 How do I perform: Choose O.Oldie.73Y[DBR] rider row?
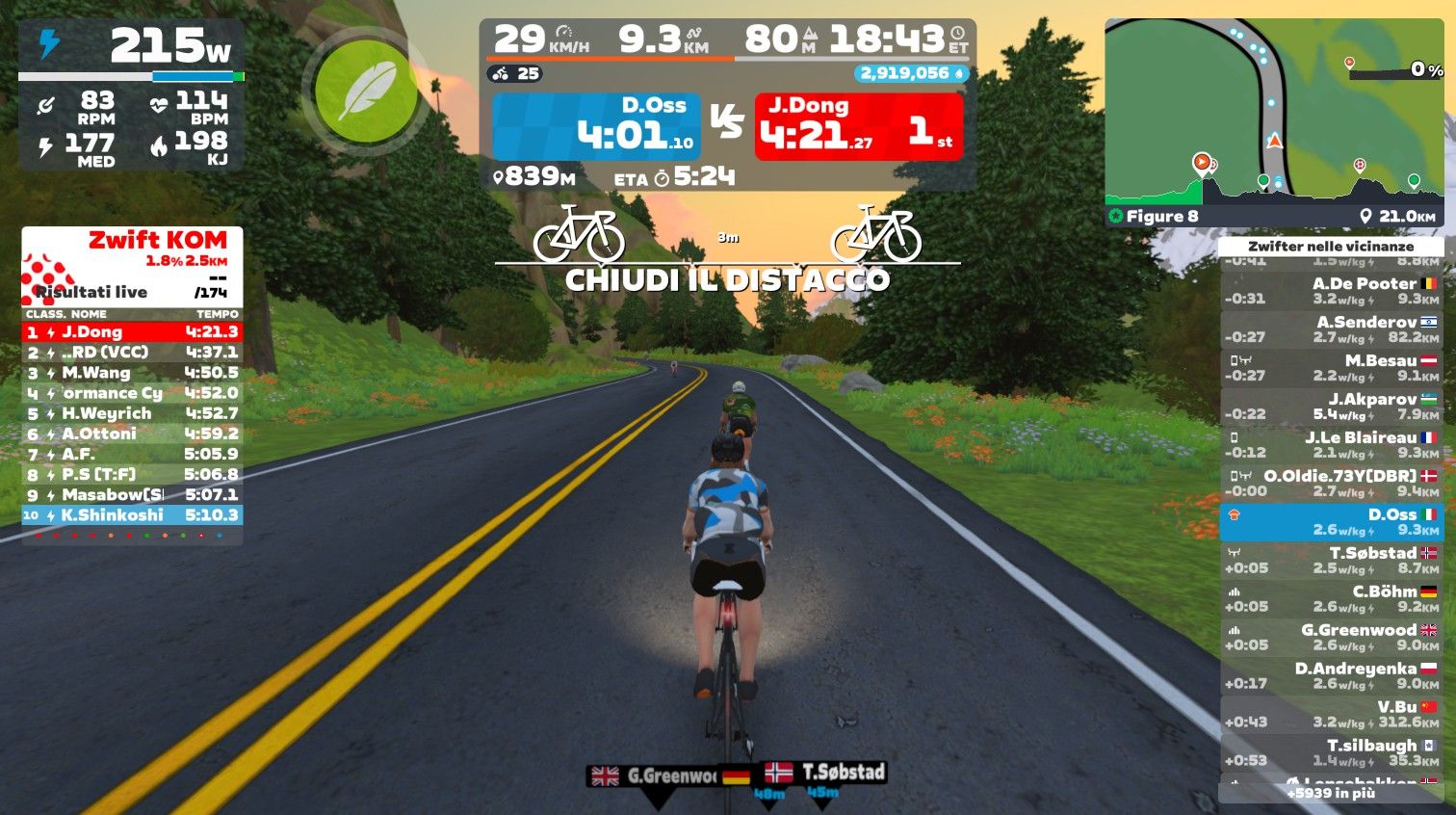(1332, 484)
